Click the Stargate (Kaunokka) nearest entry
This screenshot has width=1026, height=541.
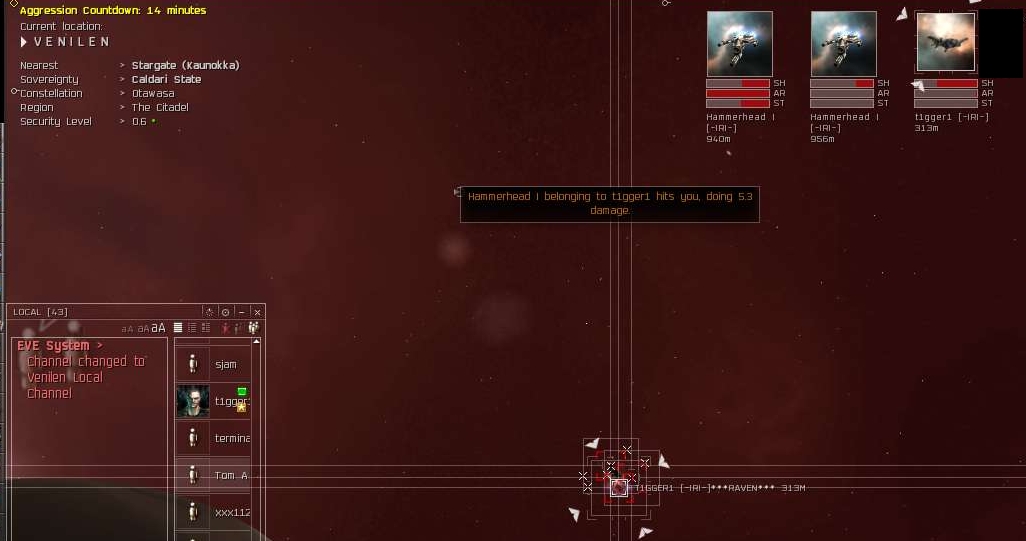(185, 65)
